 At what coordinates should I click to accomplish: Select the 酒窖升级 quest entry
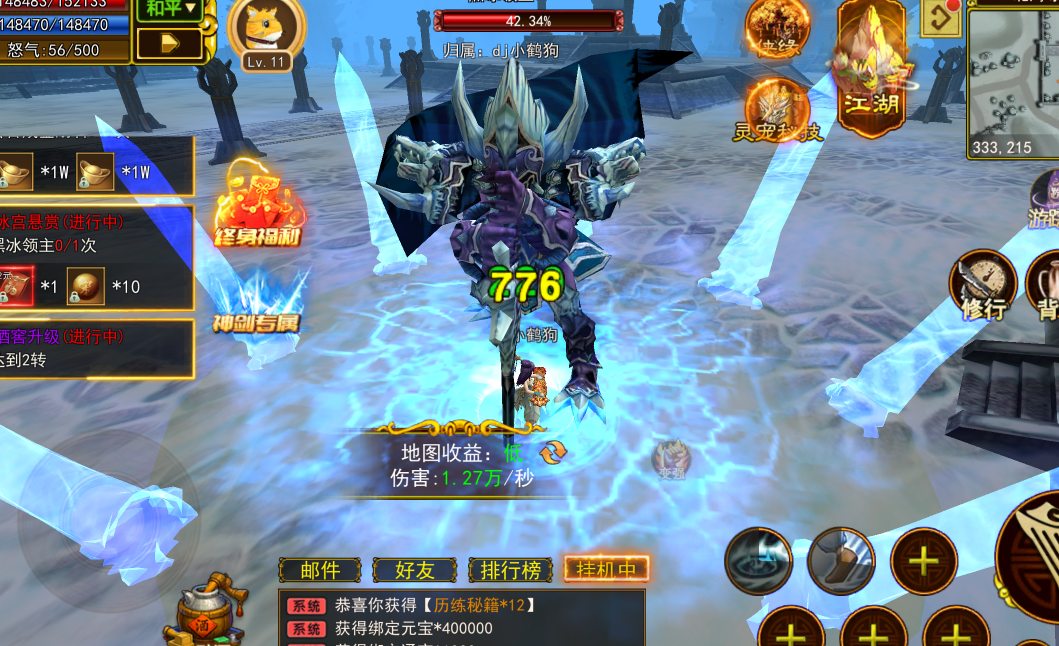96,348
